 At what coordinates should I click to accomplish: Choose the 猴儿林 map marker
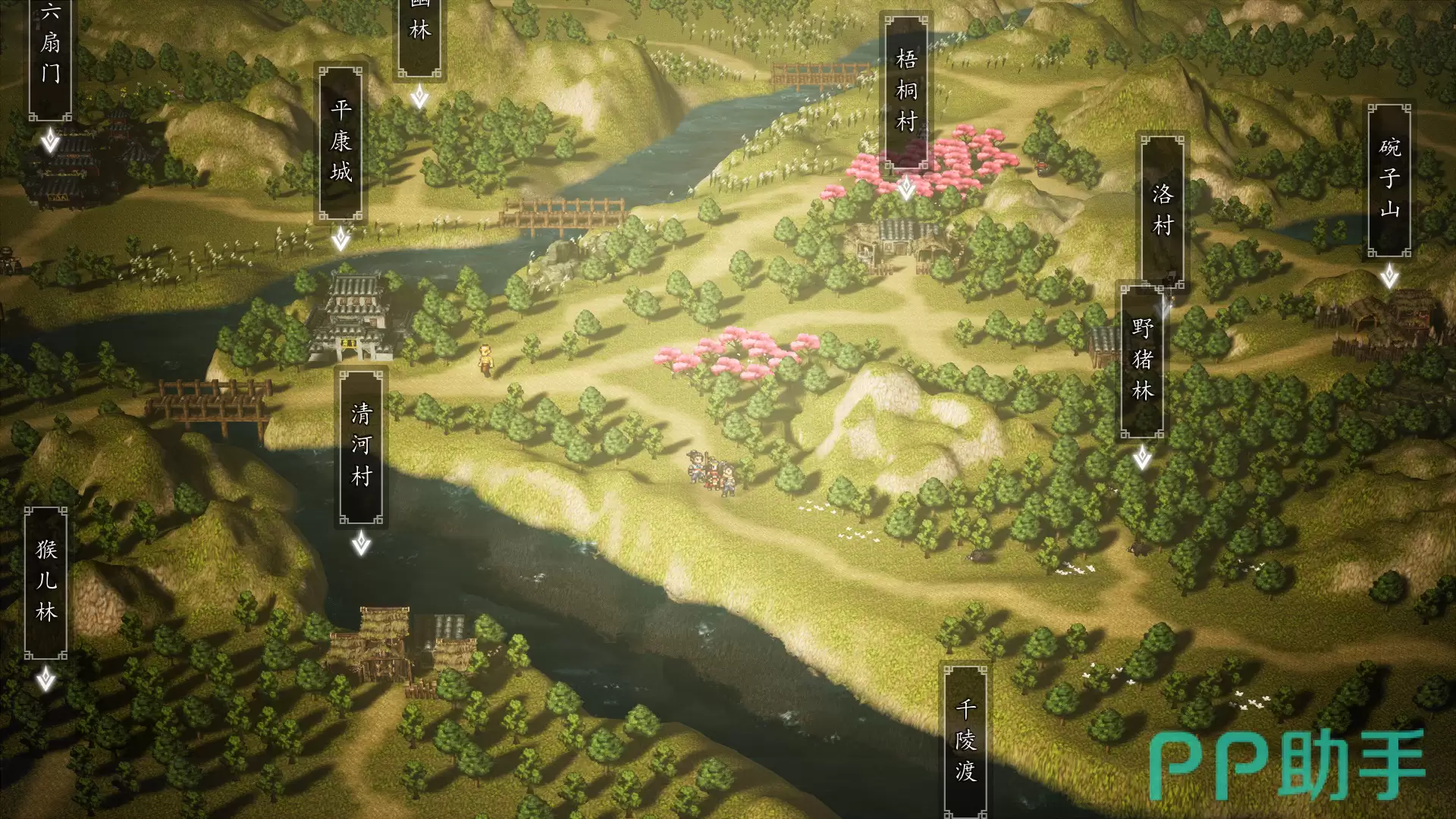[46, 581]
